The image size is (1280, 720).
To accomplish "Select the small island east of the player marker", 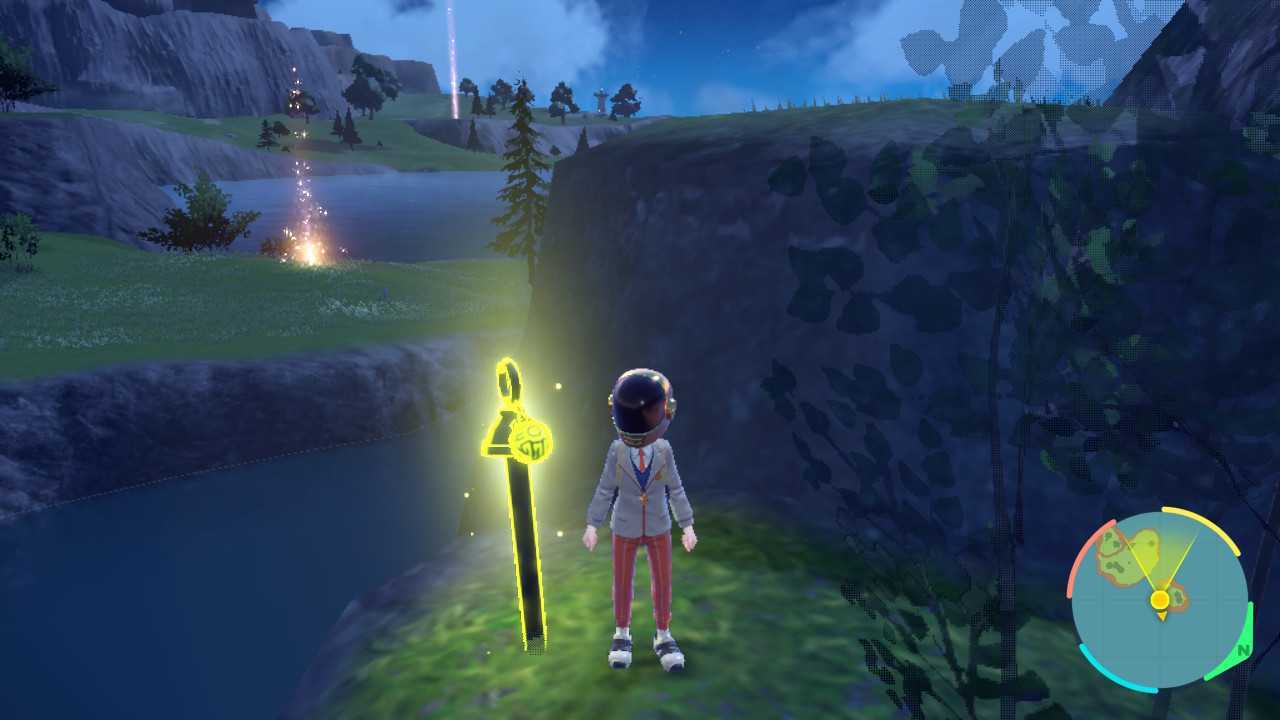I will [1176, 595].
